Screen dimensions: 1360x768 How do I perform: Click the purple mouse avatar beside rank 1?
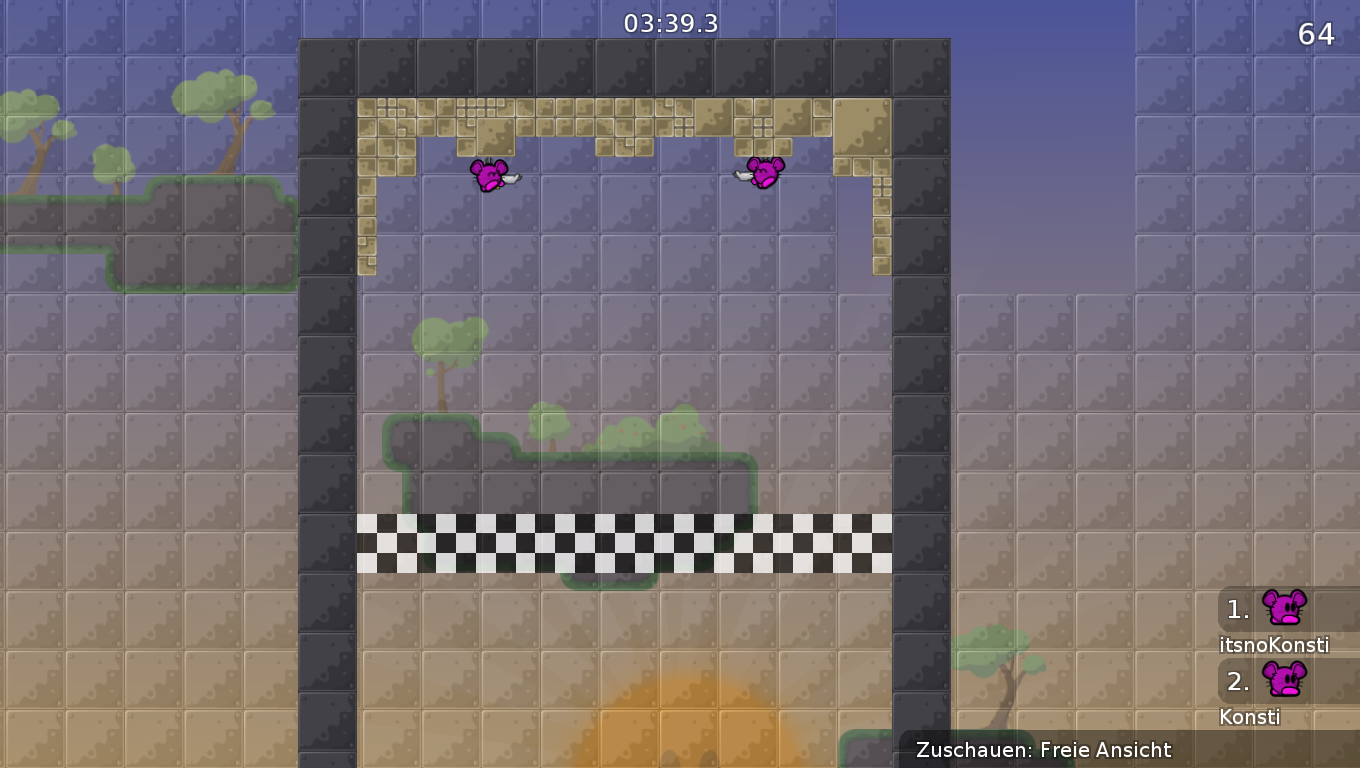click(1285, 608)
